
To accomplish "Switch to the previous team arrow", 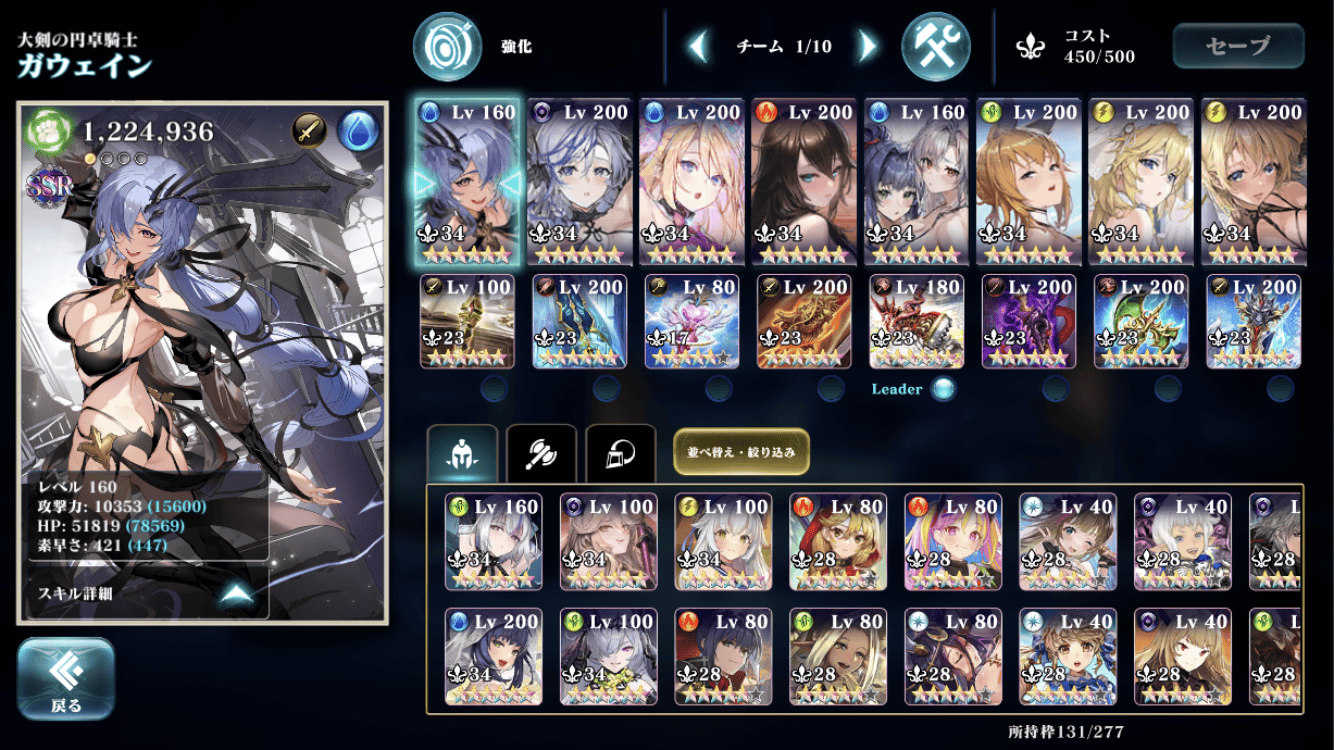I will point(699,46).
